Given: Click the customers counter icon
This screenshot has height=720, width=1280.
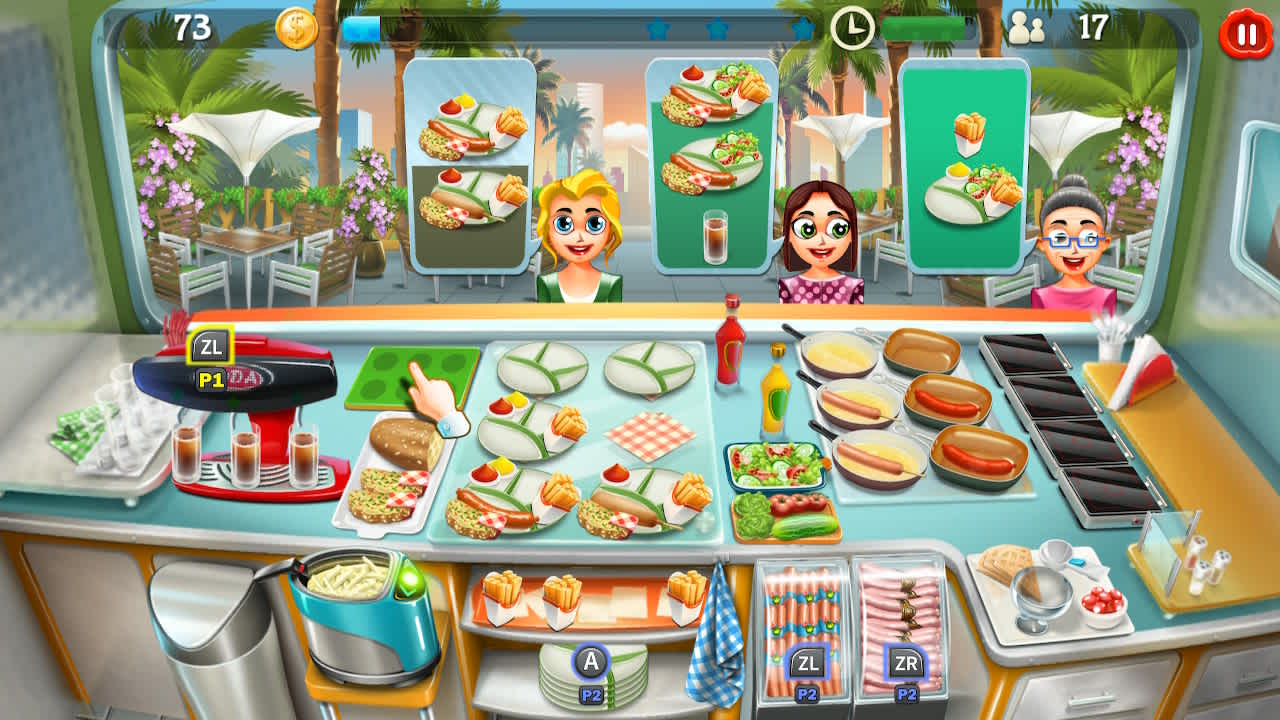Looking at the screenshot, I should pos(1028,30).
